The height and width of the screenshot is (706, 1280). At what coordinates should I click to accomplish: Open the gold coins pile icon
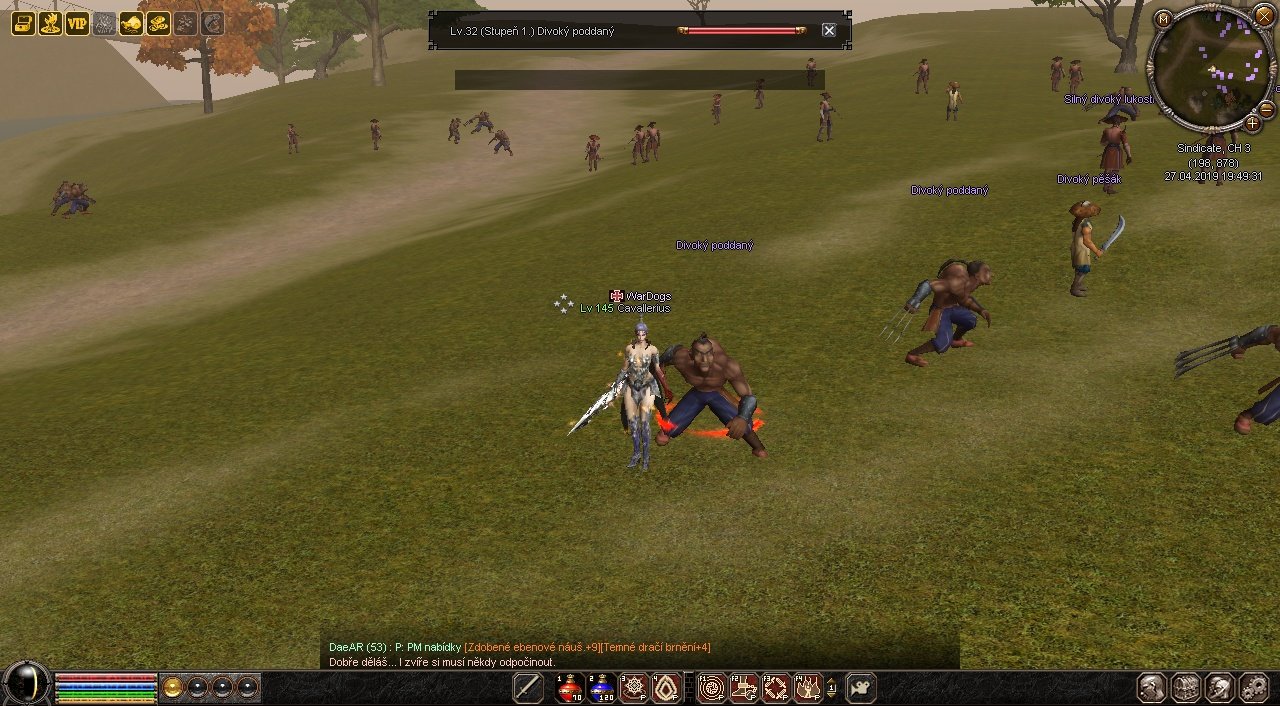(x=158, y=24)
